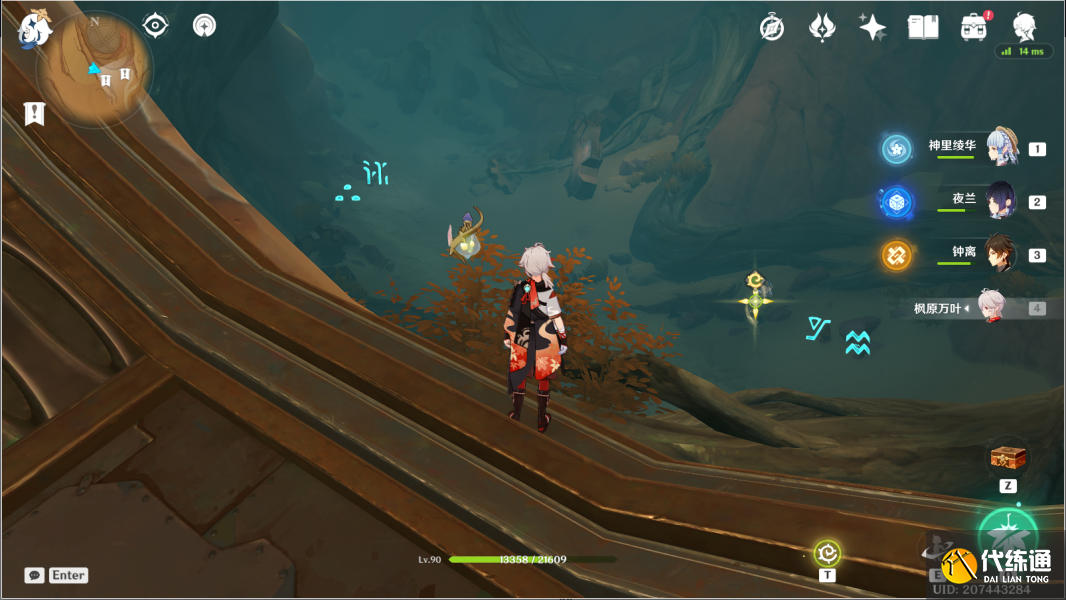
Task: Click the eye-shaped icon beside the minimap
Action: coord(156,26)
